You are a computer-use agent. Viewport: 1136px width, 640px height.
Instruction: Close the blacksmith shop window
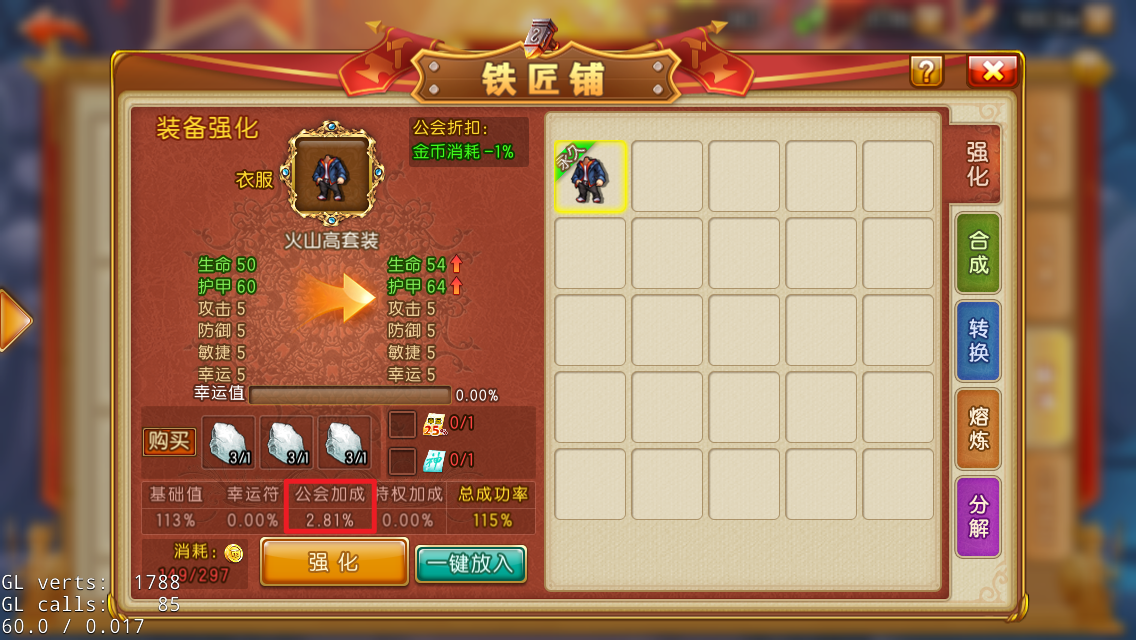click(x=992, y=71)
